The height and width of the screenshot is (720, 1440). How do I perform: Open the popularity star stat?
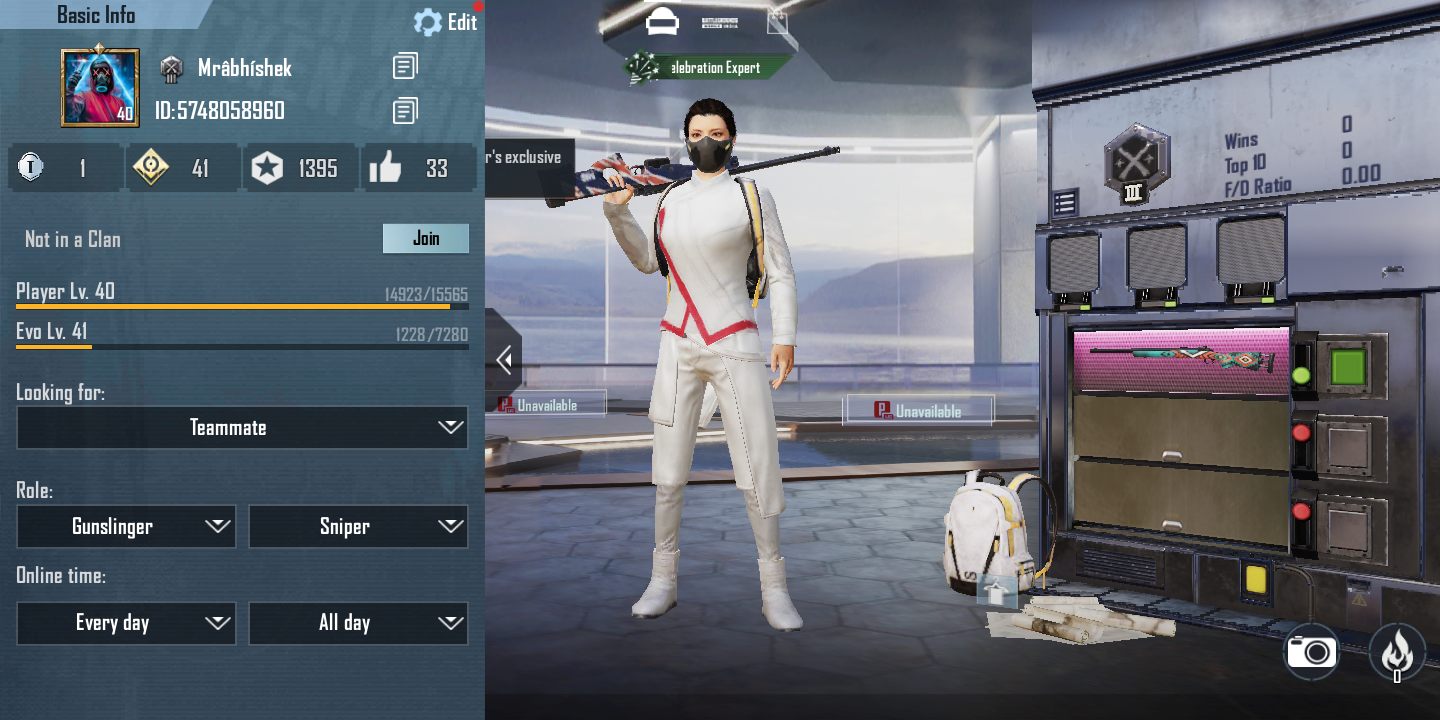[x=267, y=168]
